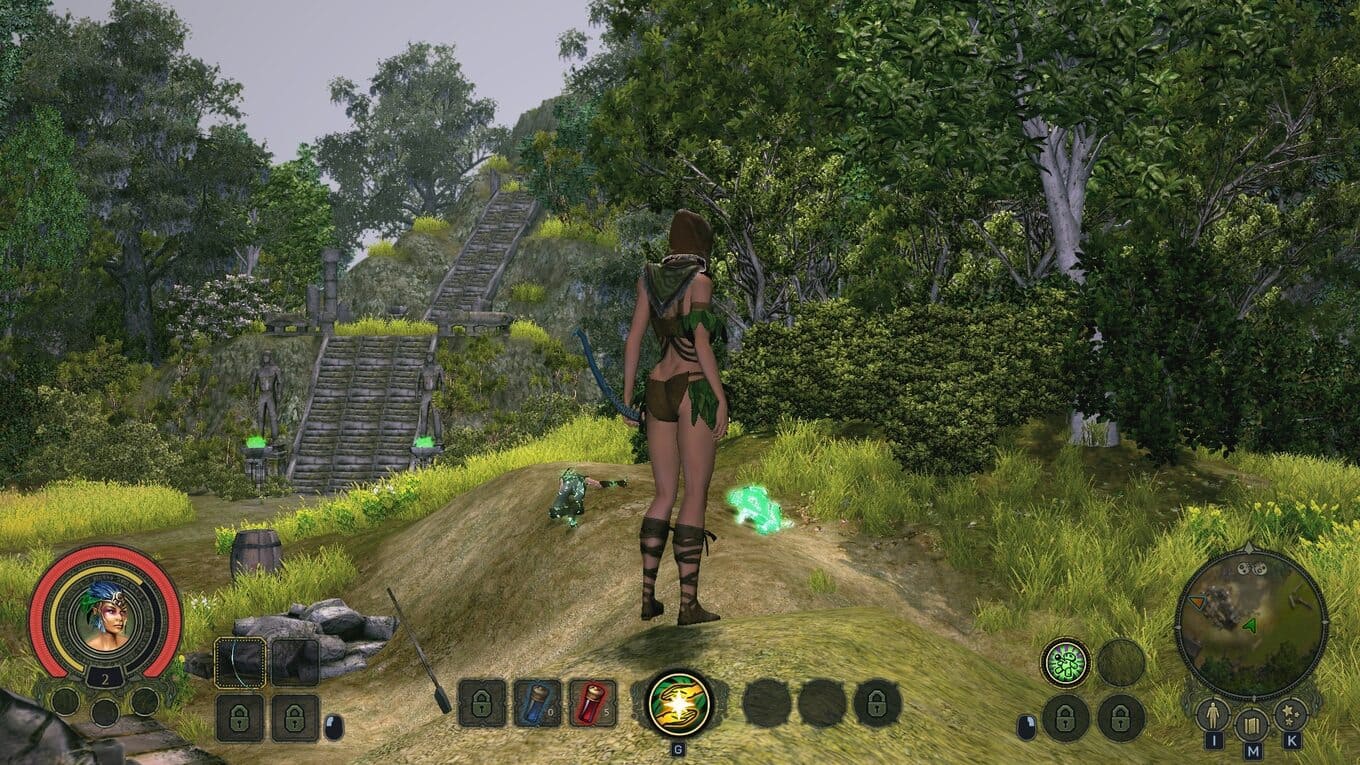Click the hero portrait
Screen dimensions: 1360x765
(x=105, y=613)
